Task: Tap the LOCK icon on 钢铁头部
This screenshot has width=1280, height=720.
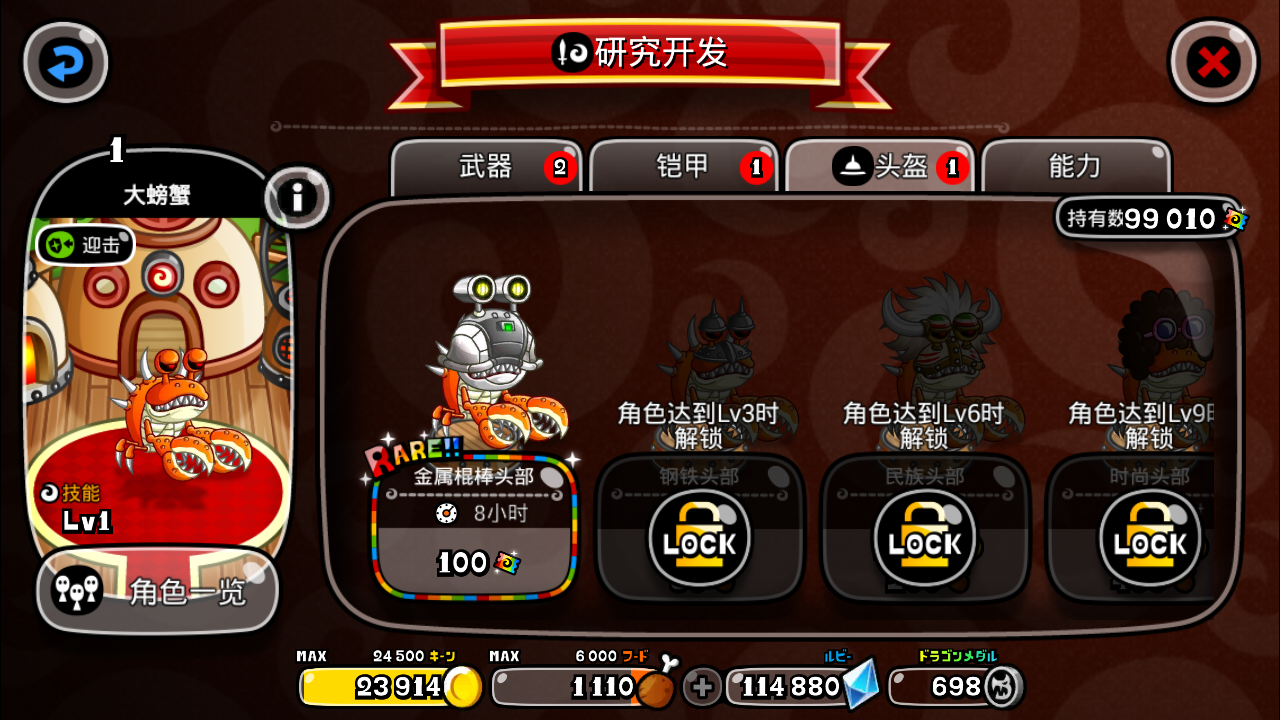Action: [x=700, y=540]
